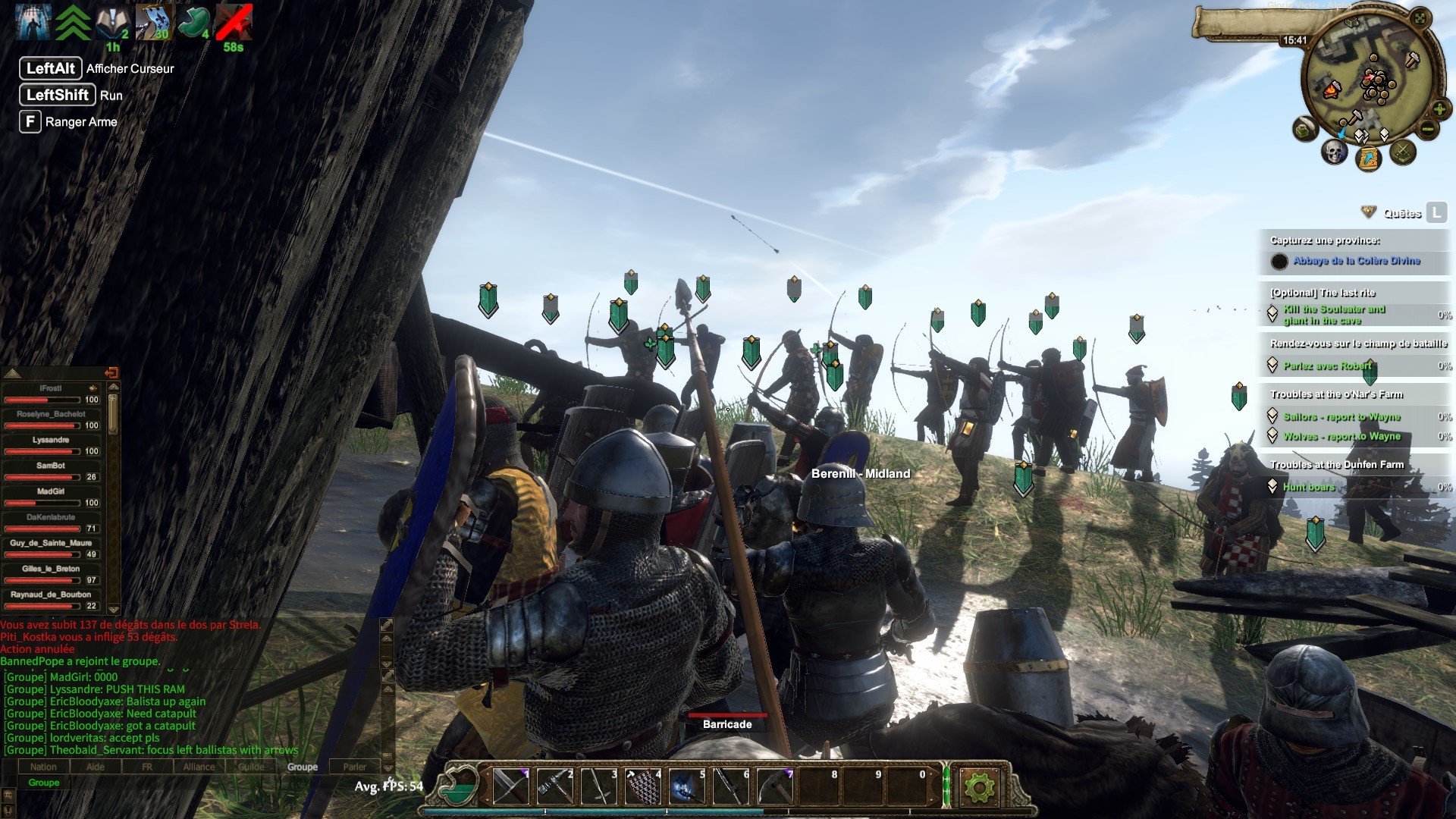Open the Parler chat tab
The image size is (1456, 819).
(x=354, y=767)
